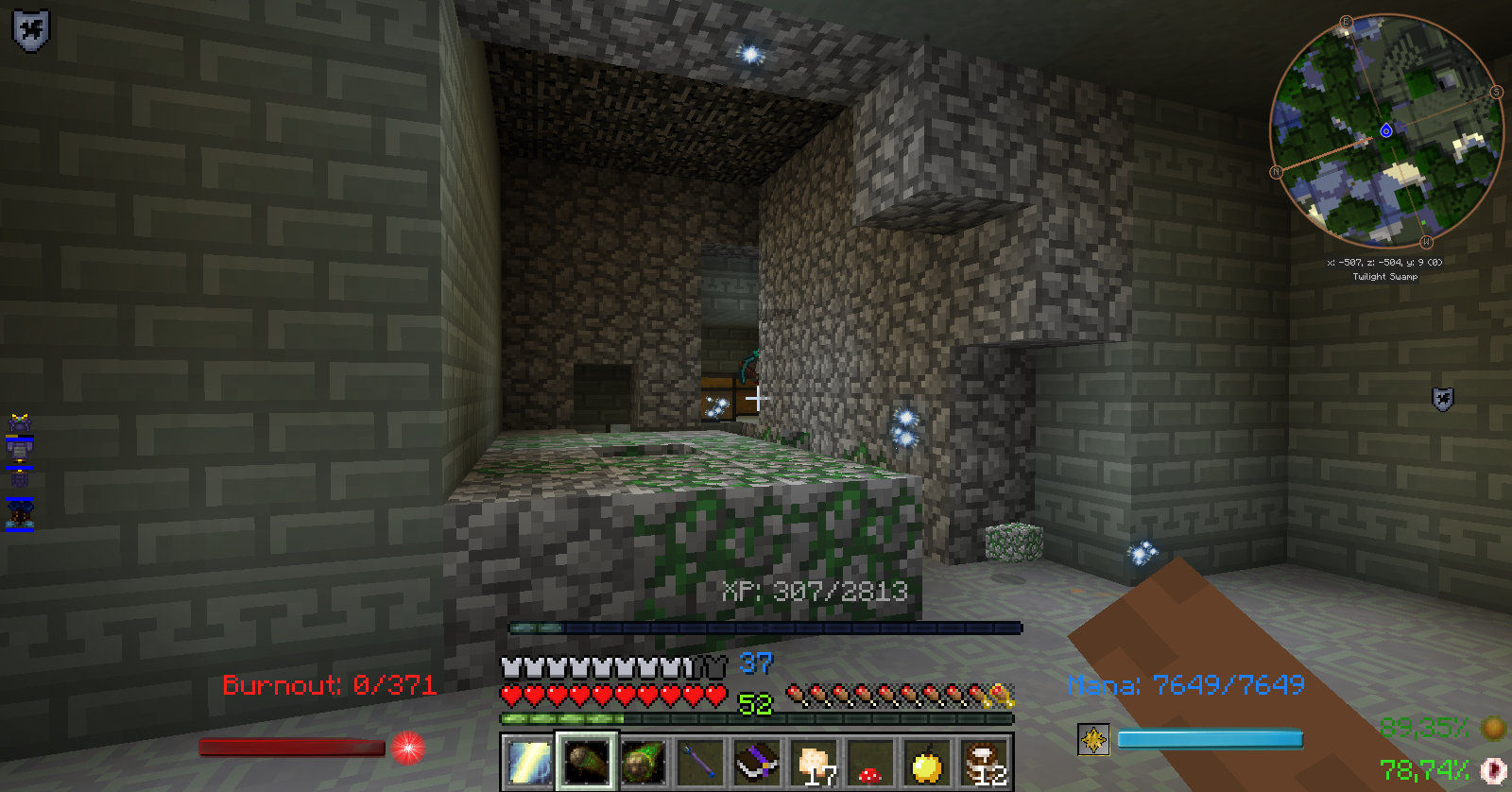Click the orange orb icon beside 89,35%

point(1493,728)
